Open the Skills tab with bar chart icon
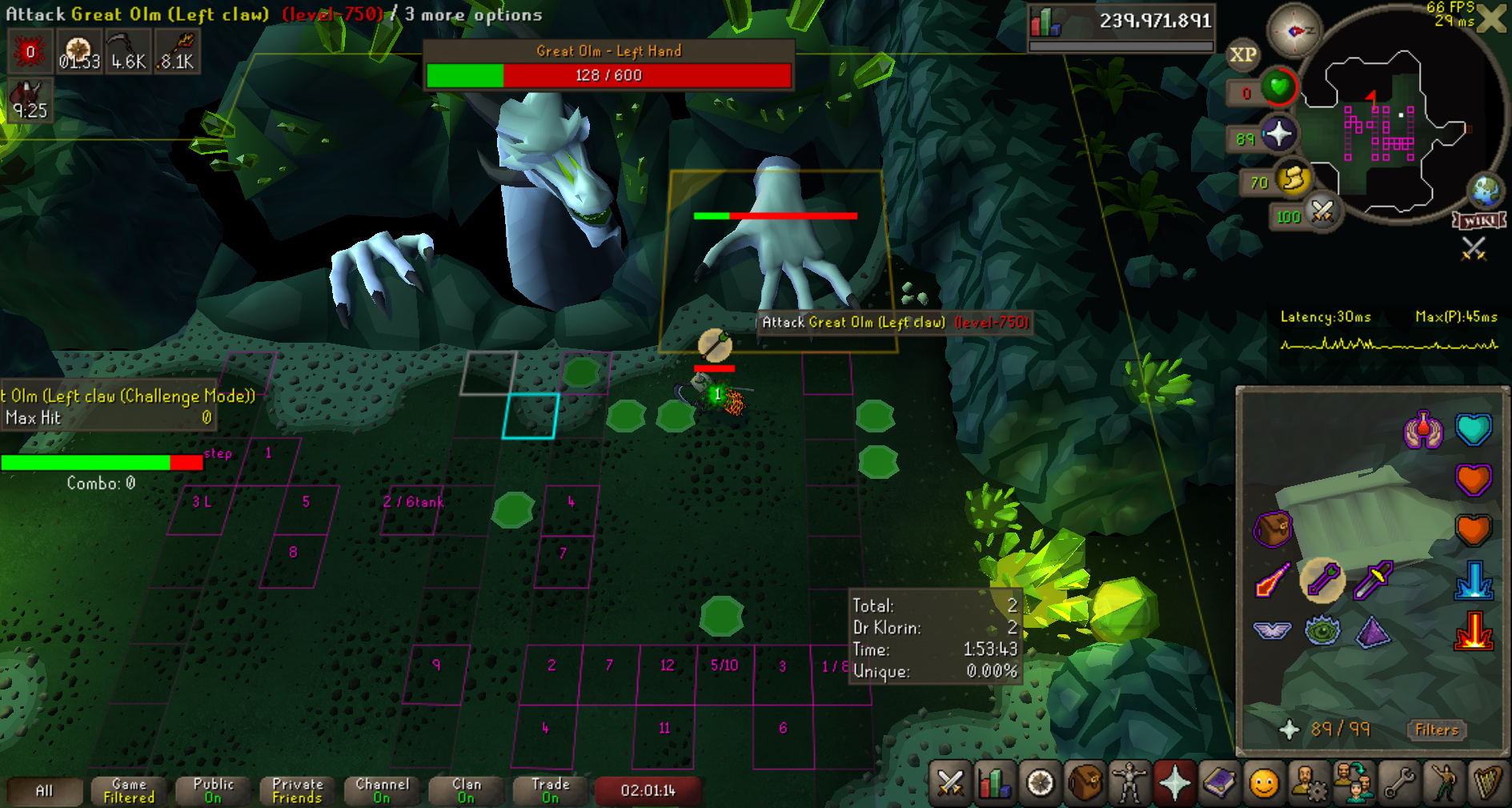Image resolution: width=1512 pixels, height=808 pixels. 995,782
